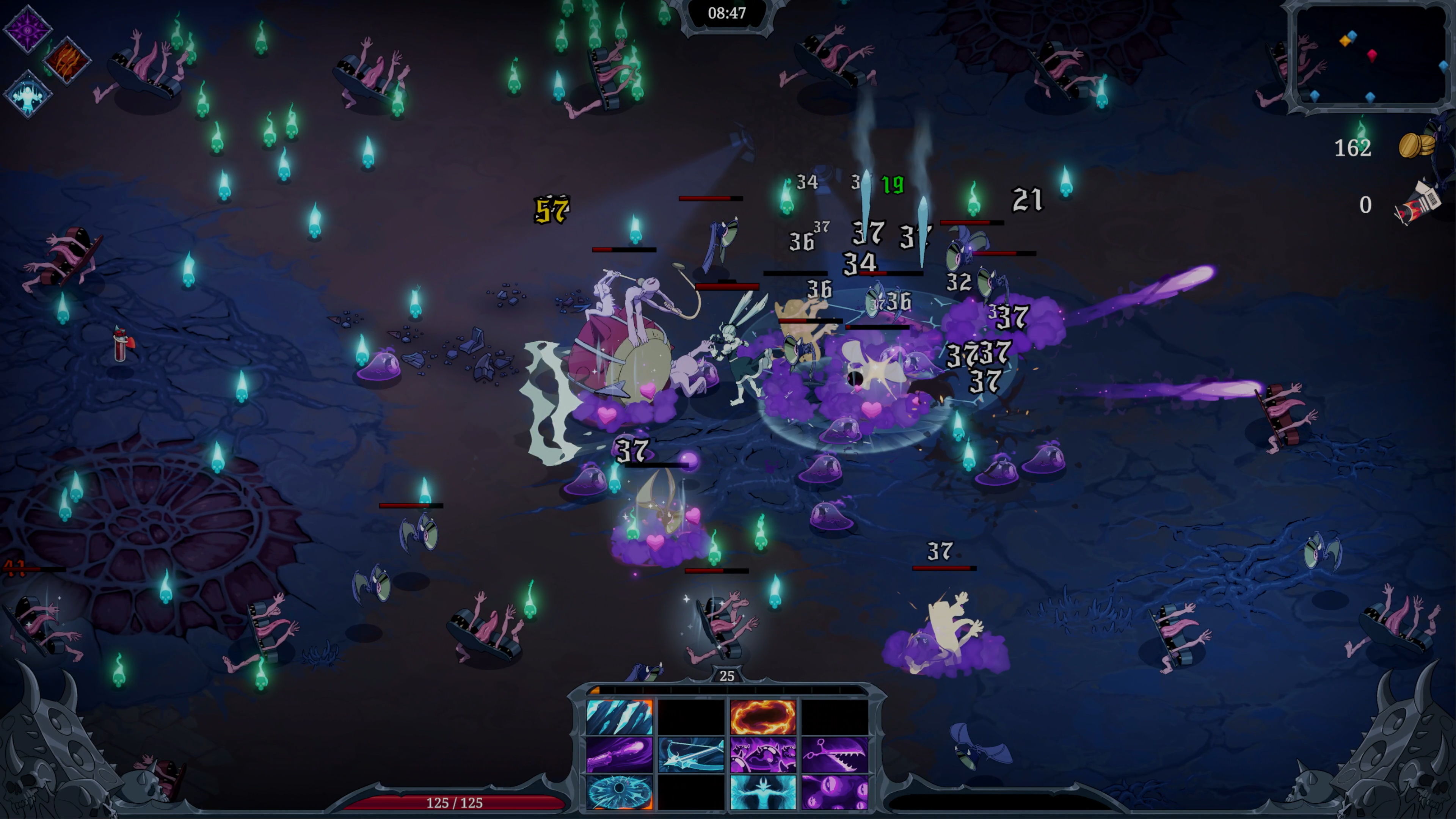Select the ice shards ability slot
This screenshot has width=1456, height=819.
click(x=619, y=717)
